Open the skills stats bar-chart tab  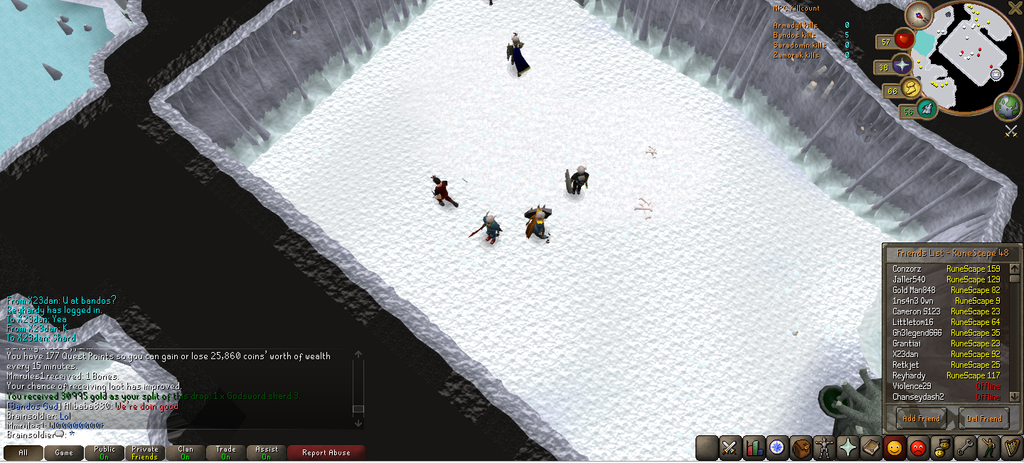pos(754,447)
